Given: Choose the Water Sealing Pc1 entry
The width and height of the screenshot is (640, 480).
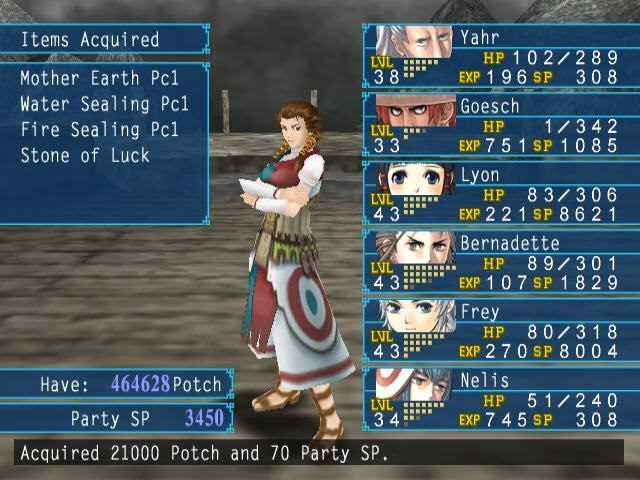Looking at the screenshot, I should (104, 104).
